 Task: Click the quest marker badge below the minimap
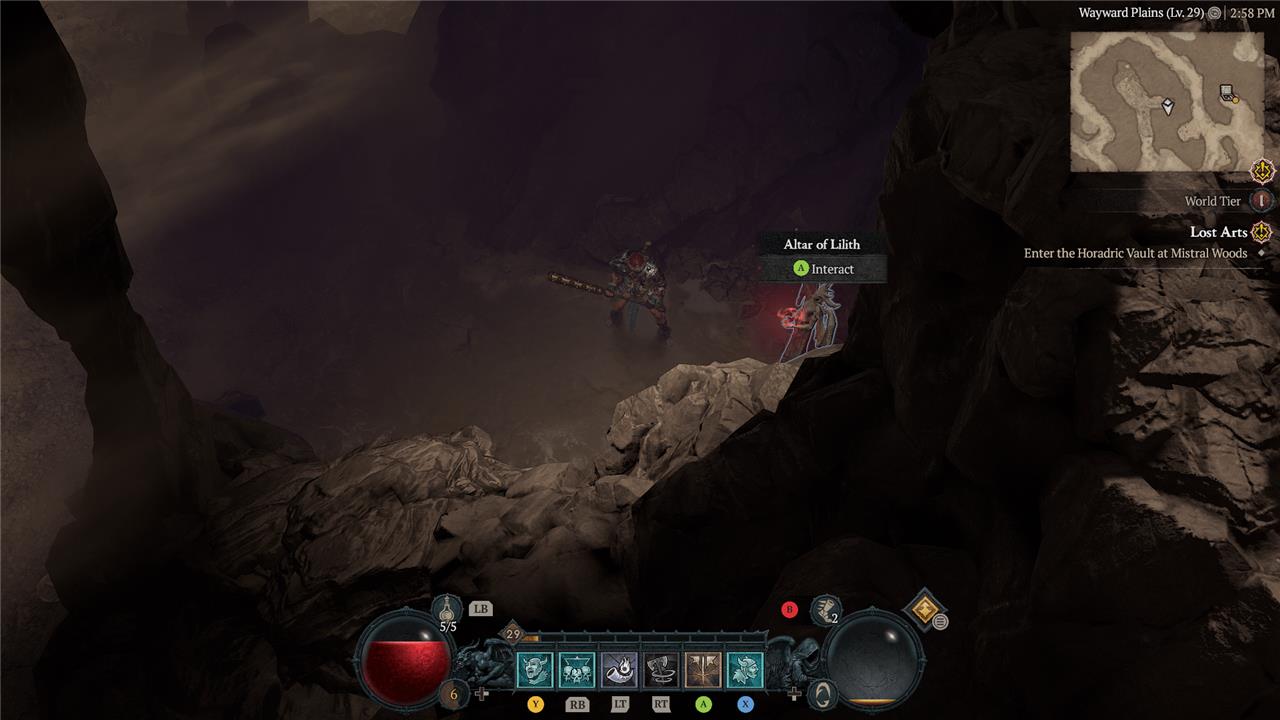1262,171
